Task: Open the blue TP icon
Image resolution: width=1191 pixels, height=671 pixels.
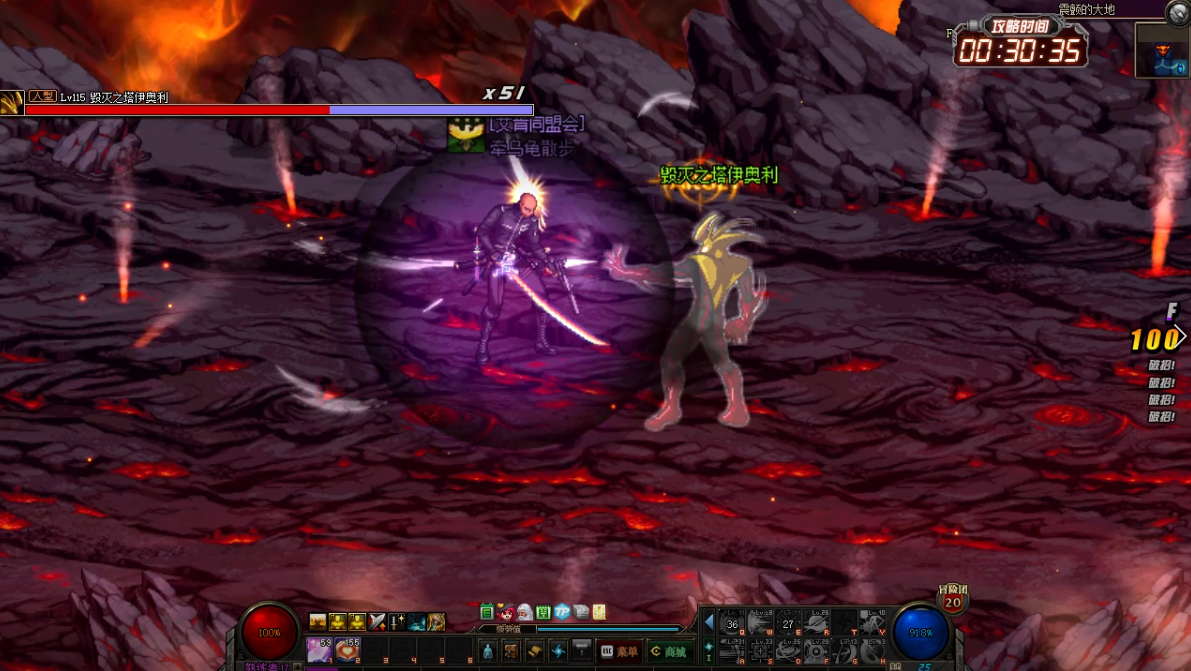Action: (x=562, y=612)
